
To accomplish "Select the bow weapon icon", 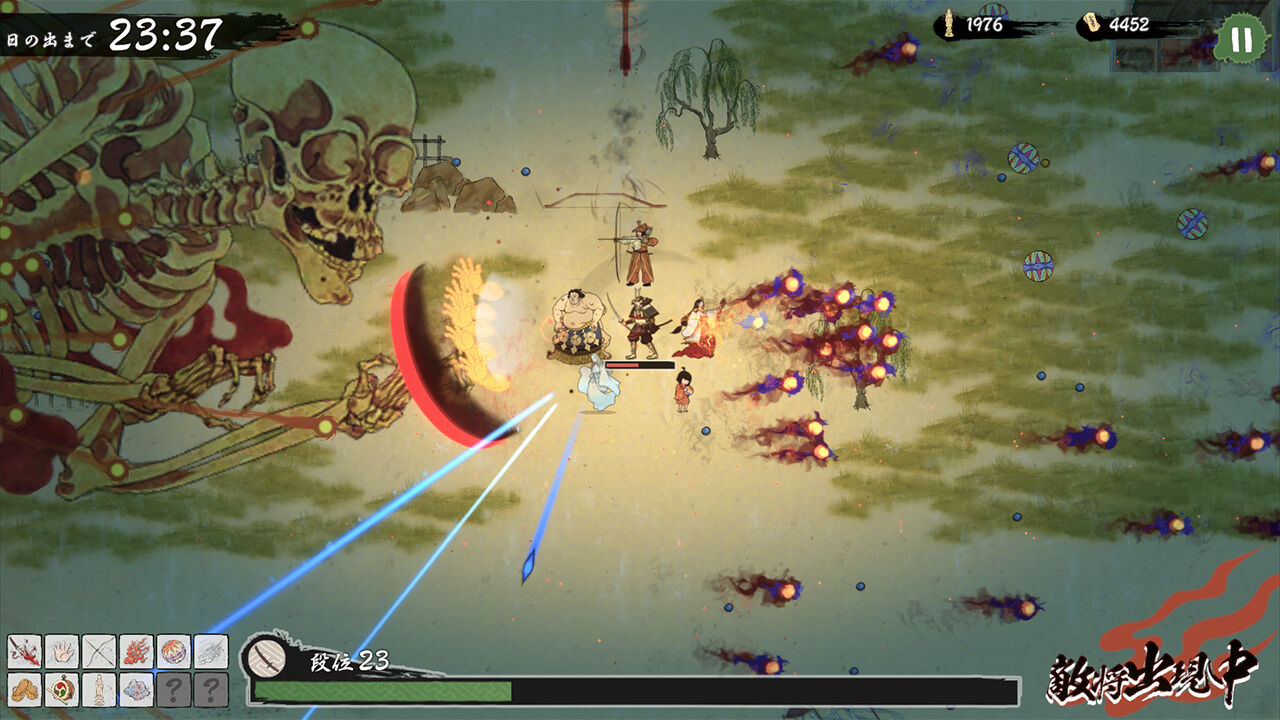I will point(100,651).
